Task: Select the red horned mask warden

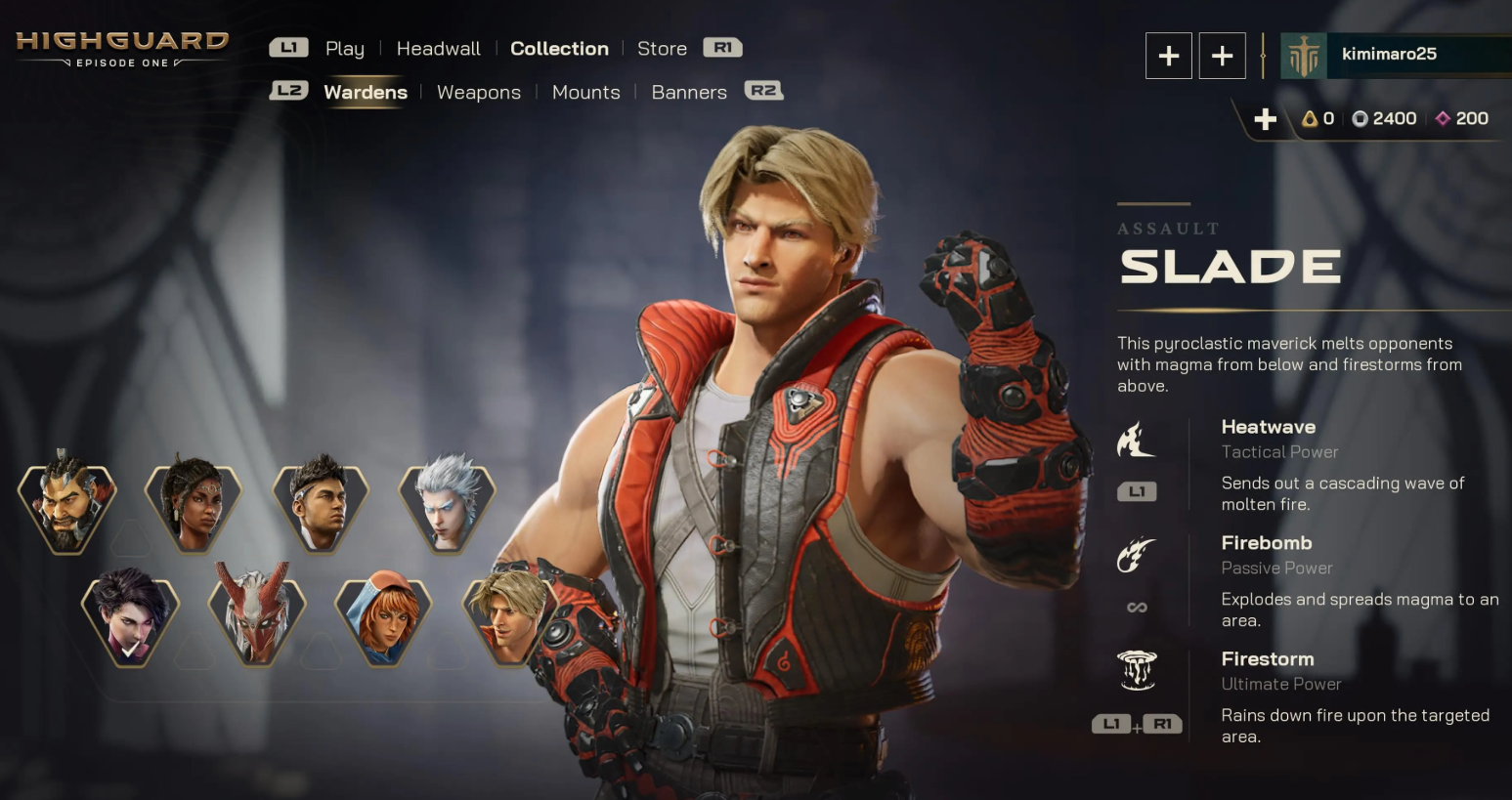Action: 257,617
